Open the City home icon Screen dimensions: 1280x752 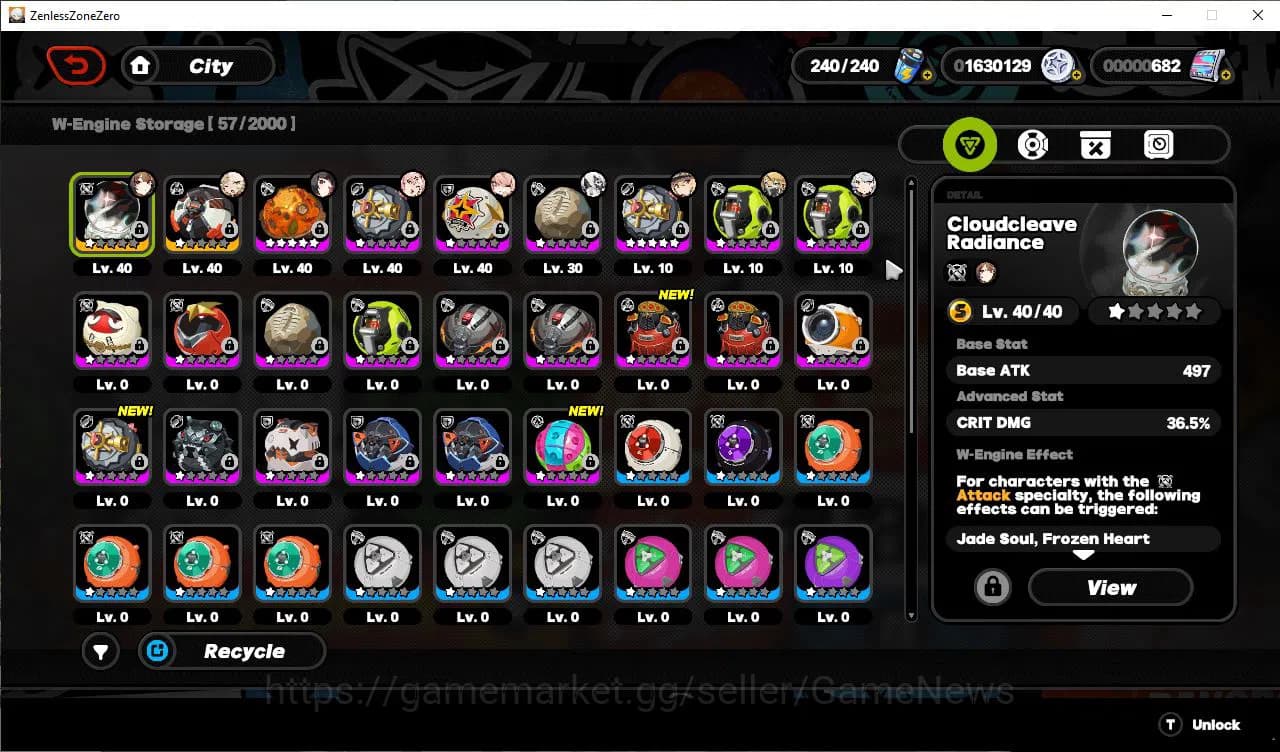pyautogui.click(x=140, y=65)
